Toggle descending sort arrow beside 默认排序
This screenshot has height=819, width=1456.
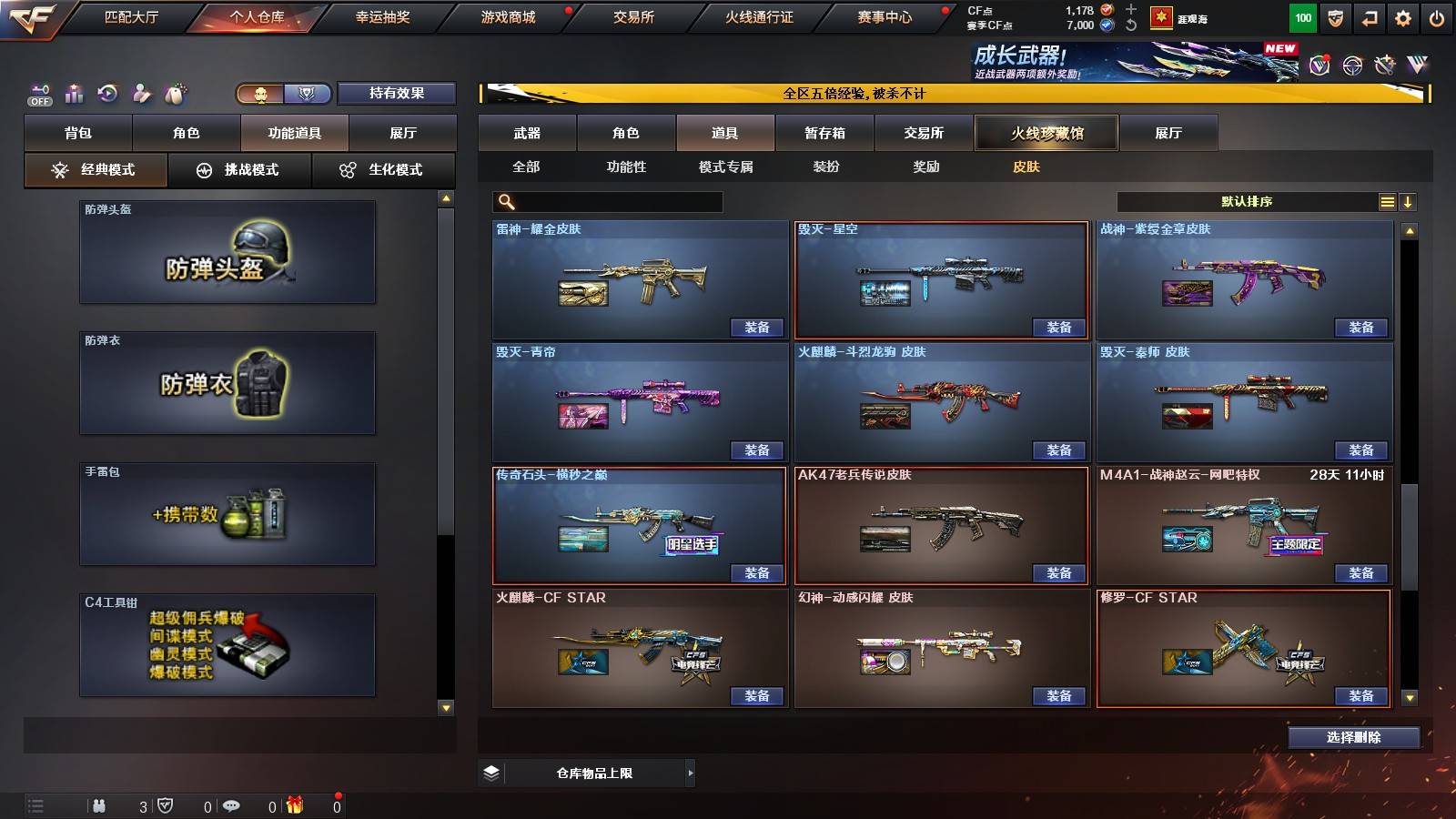point(1409,201)
